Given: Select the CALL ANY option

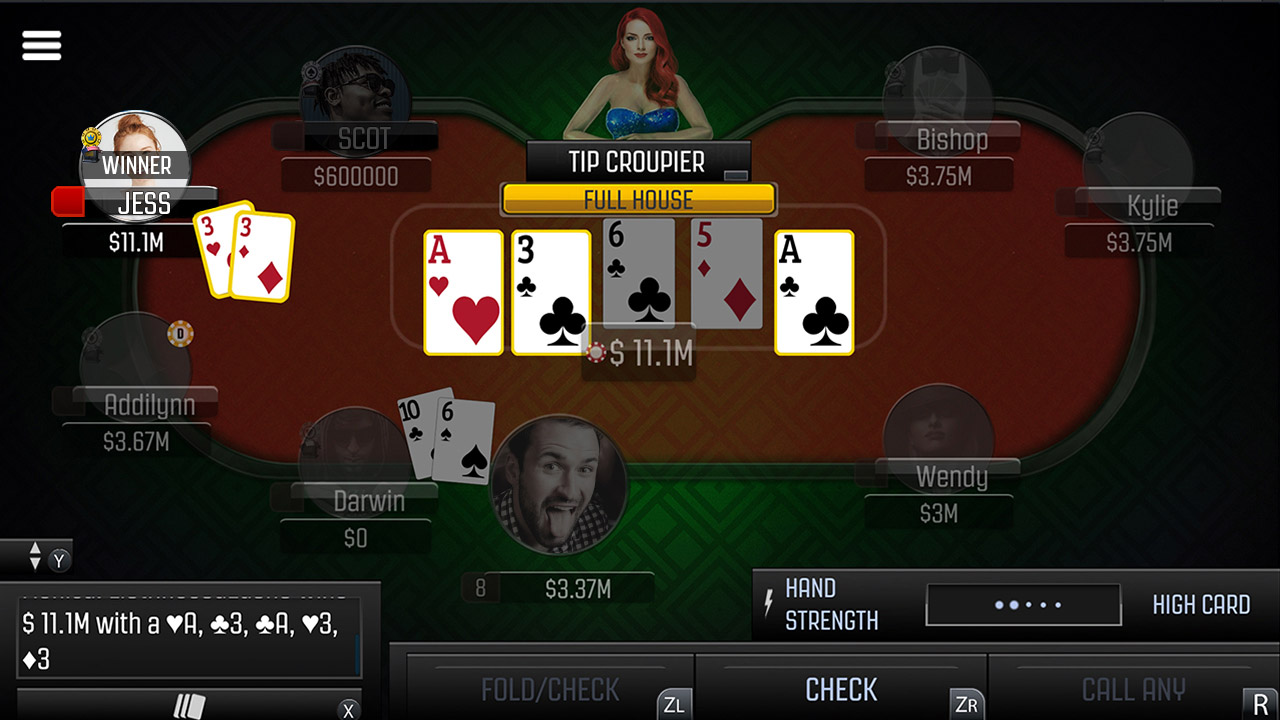Looking at the screenshot, I should pos(1134,689).
